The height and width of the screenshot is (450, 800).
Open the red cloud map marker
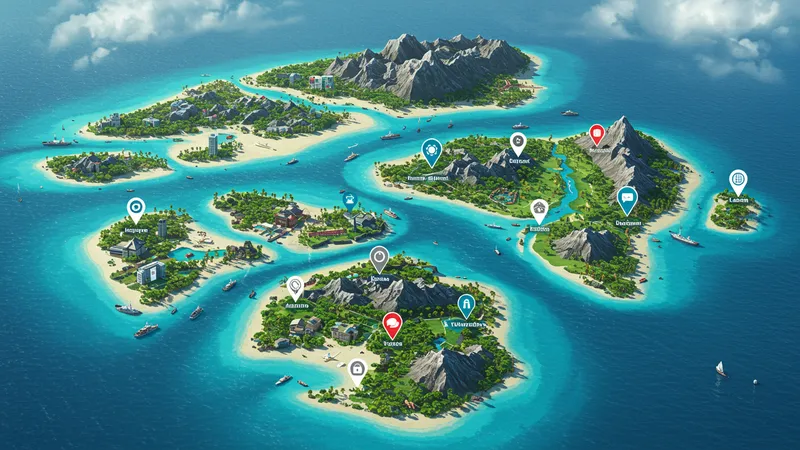(x=392, y=323)
